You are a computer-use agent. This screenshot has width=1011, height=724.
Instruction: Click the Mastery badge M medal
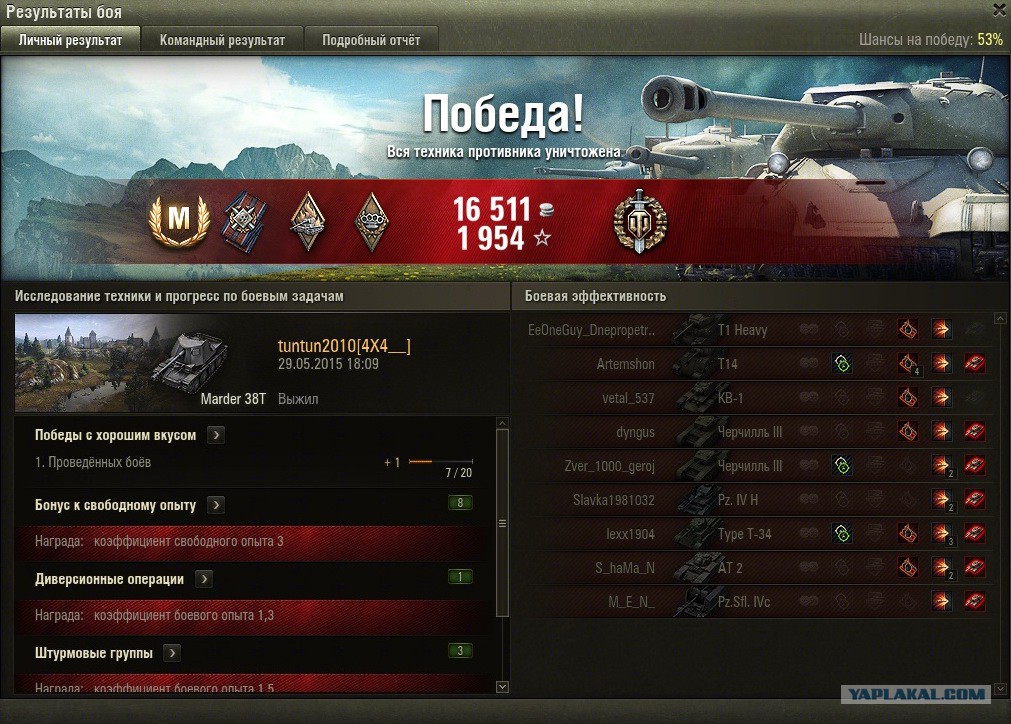(179, 221)
